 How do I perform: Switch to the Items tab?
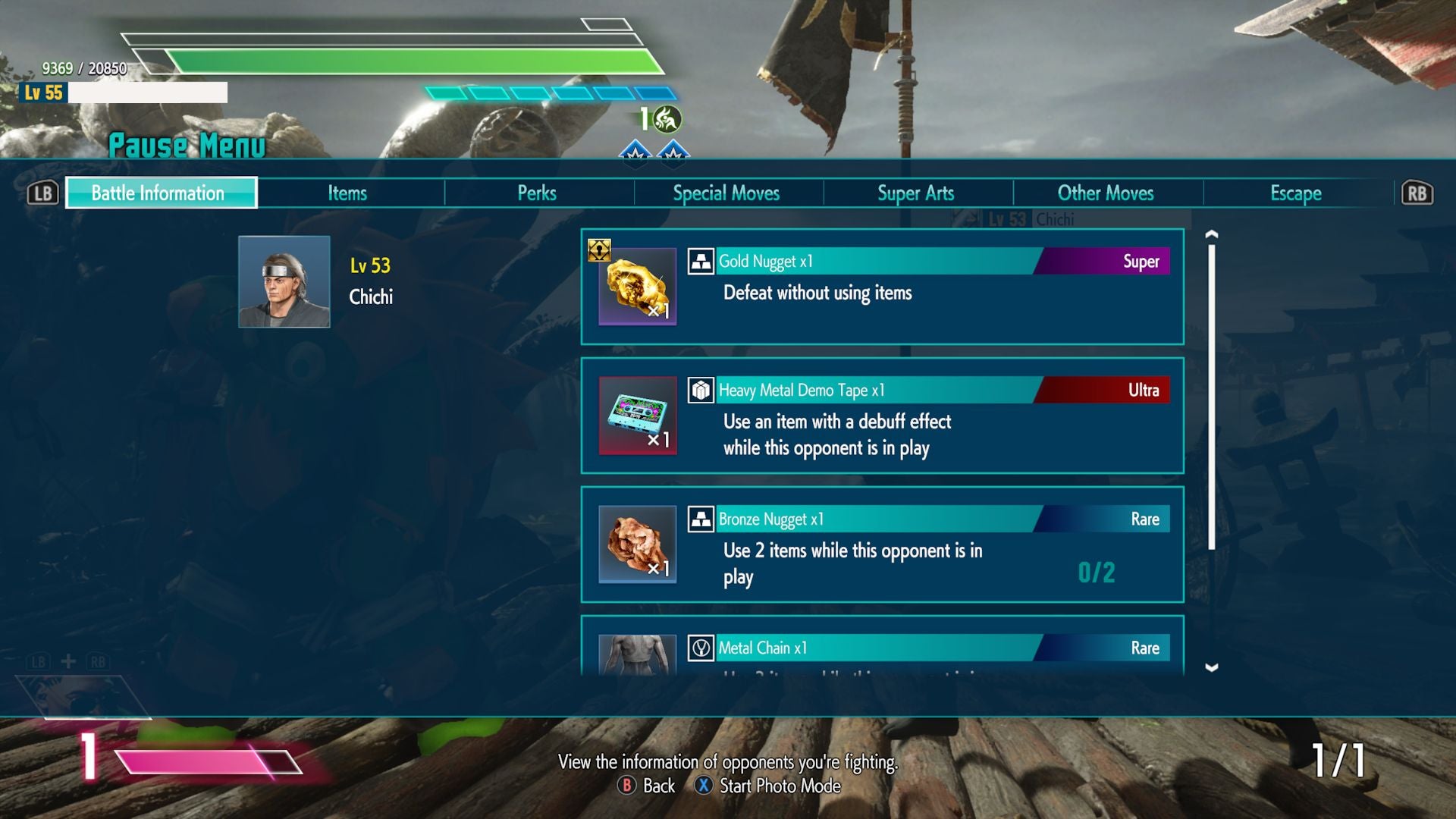347,193
